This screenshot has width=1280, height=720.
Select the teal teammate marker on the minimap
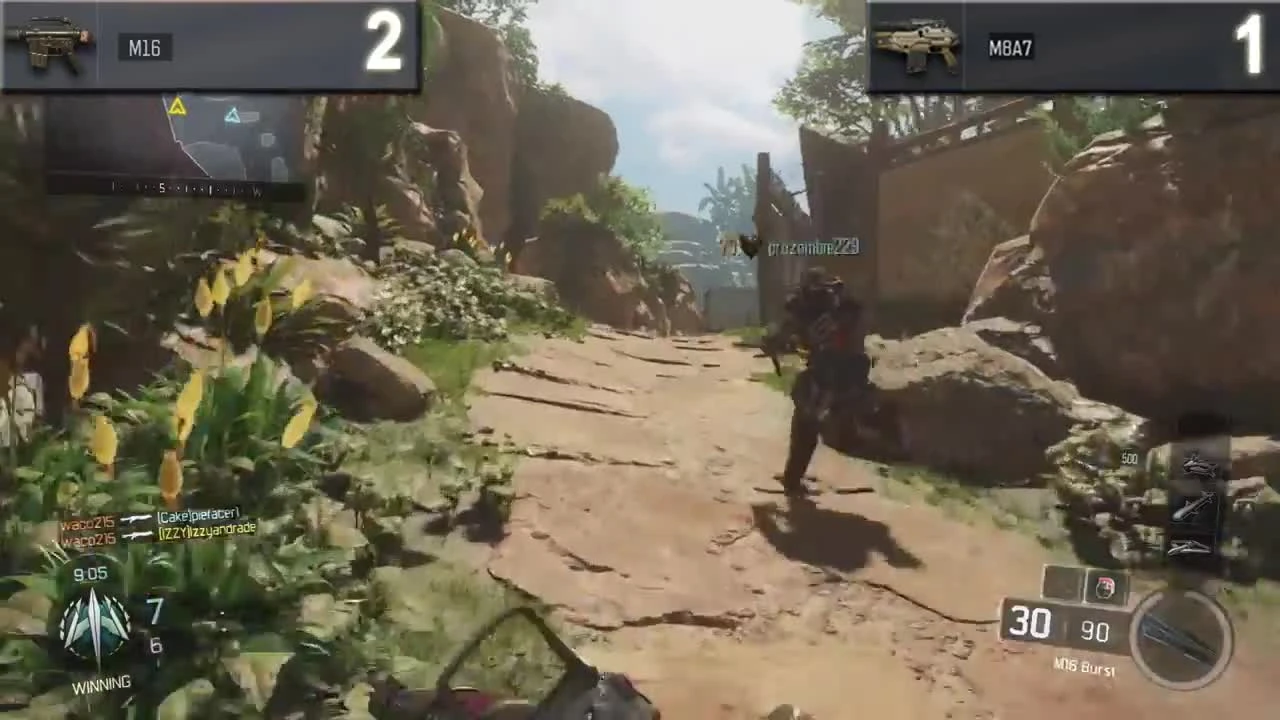pos(231,117)
